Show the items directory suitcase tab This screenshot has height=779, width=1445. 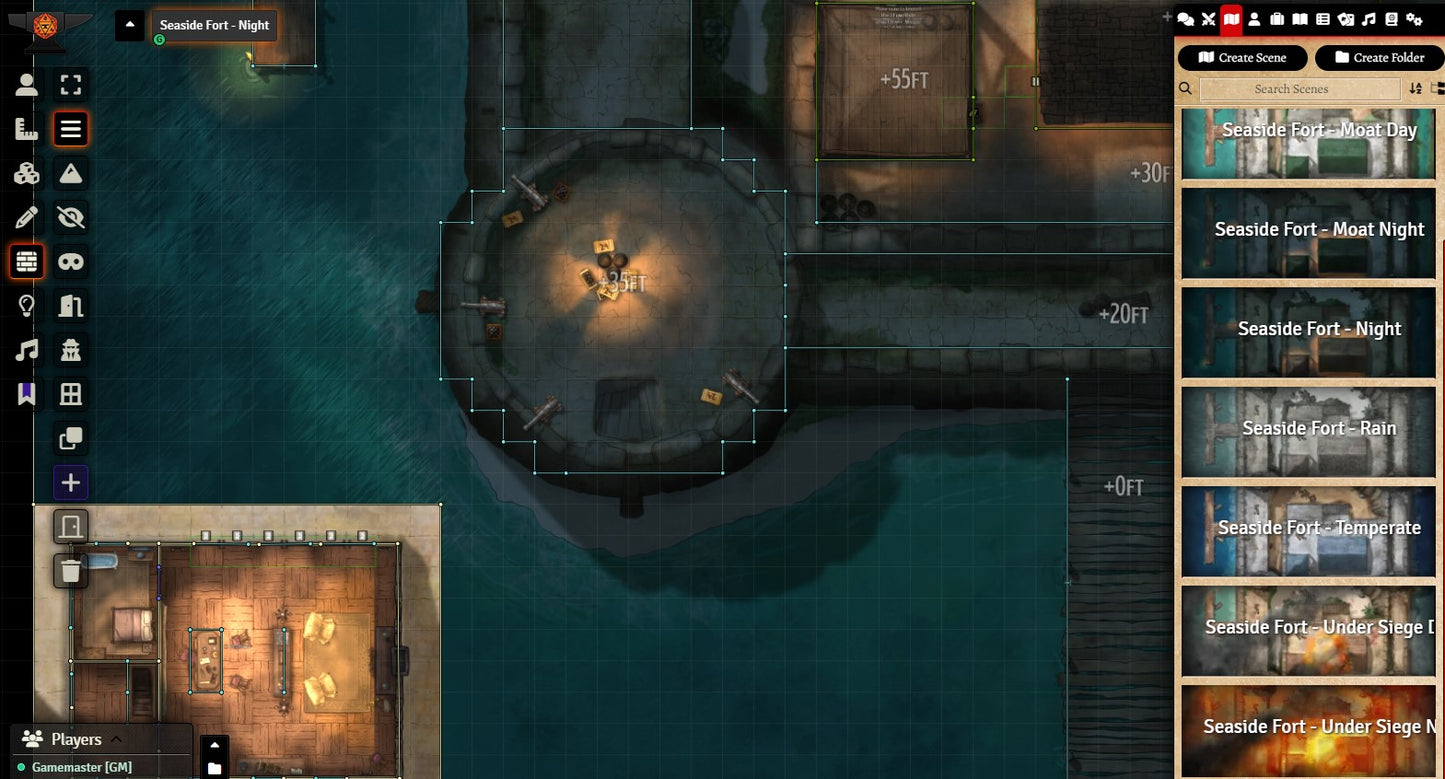1277,19
